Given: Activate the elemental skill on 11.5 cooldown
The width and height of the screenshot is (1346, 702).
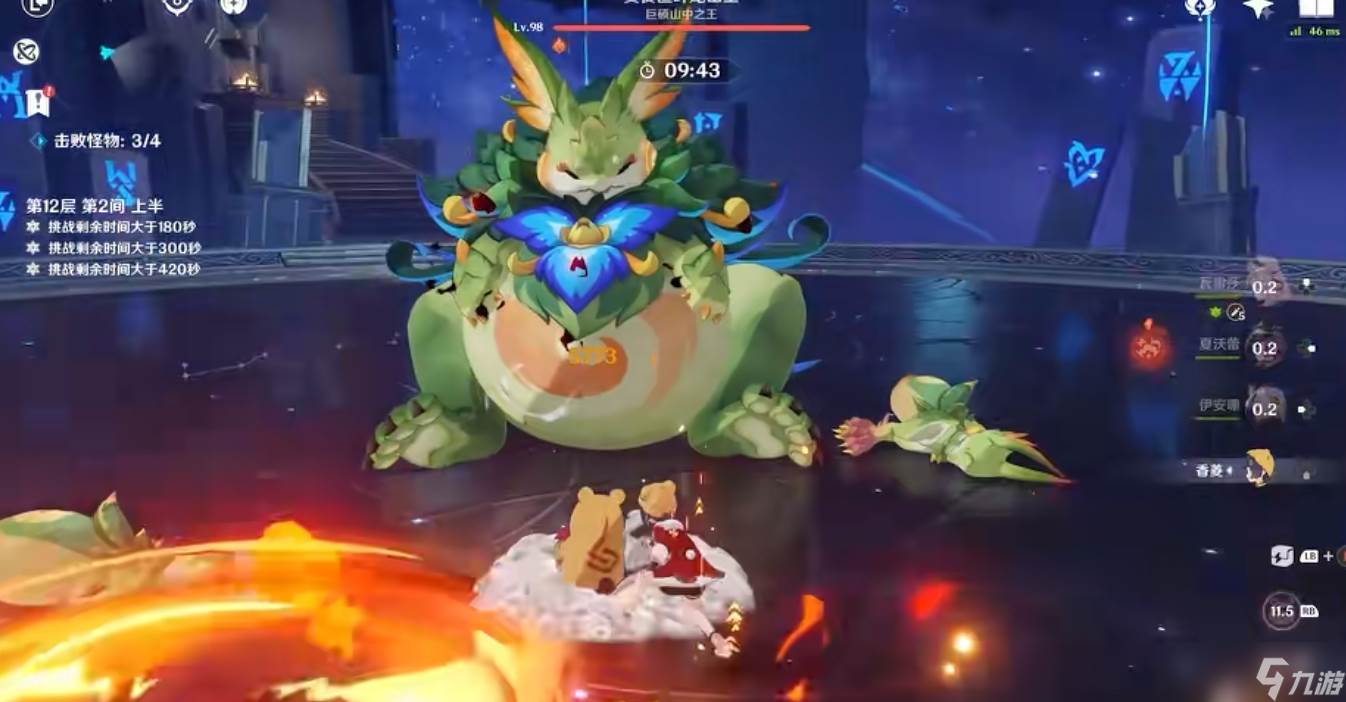Looking at the screenshot, I should coord(1282,610).
